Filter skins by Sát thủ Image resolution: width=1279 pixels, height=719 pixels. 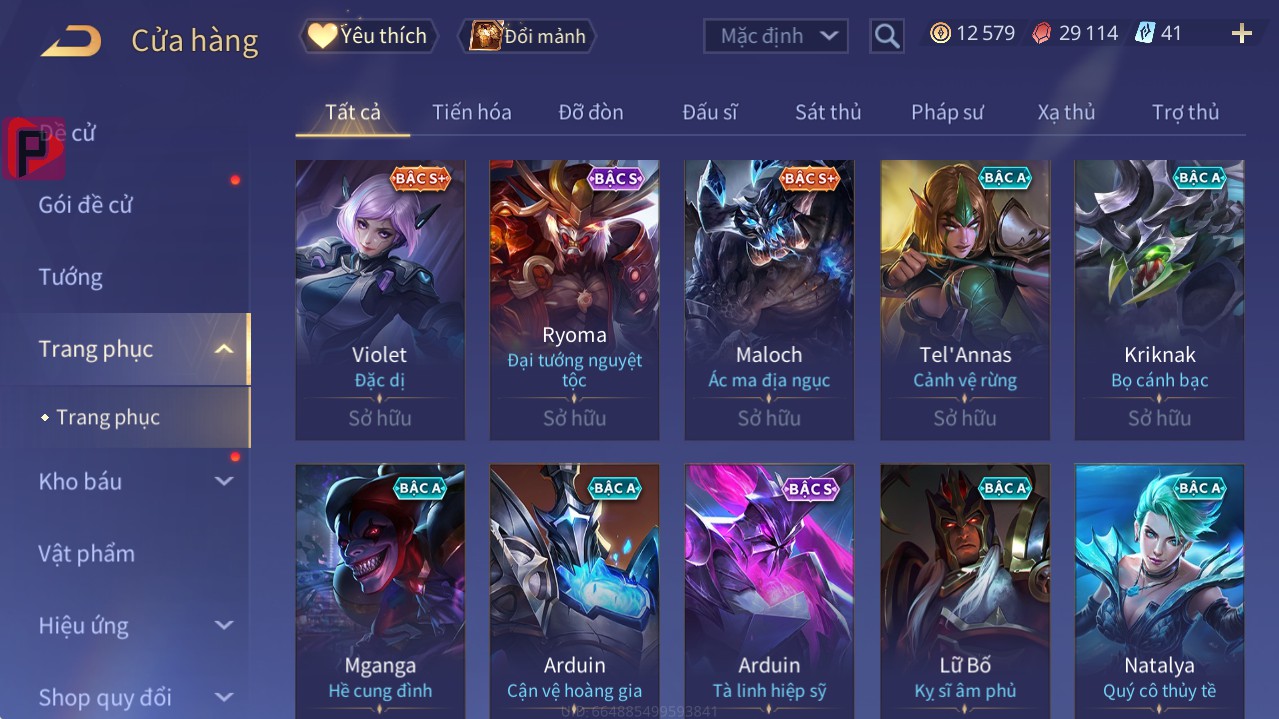tap(827, 112)
